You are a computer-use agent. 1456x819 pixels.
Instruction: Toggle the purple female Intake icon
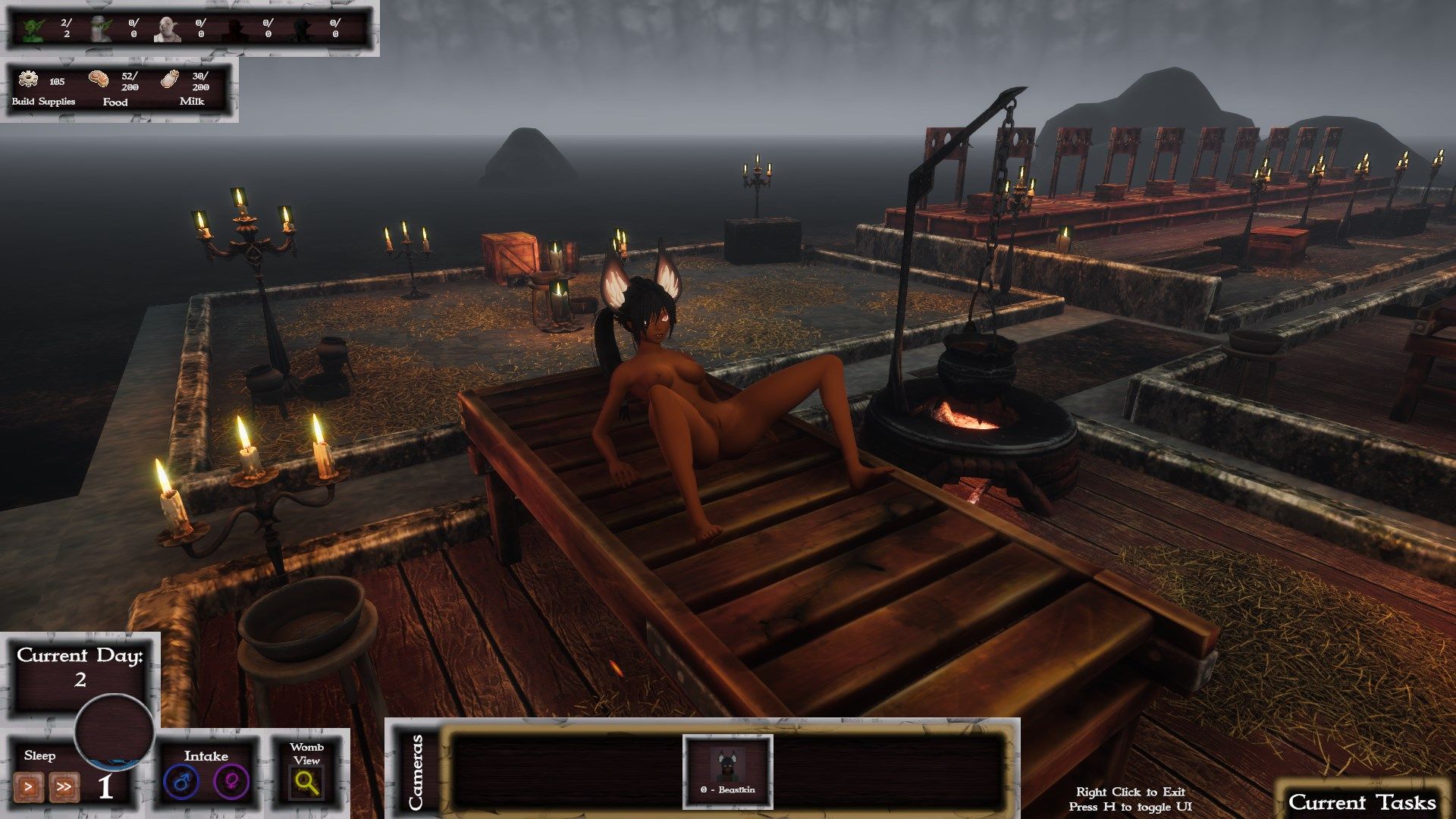point(231,783)
